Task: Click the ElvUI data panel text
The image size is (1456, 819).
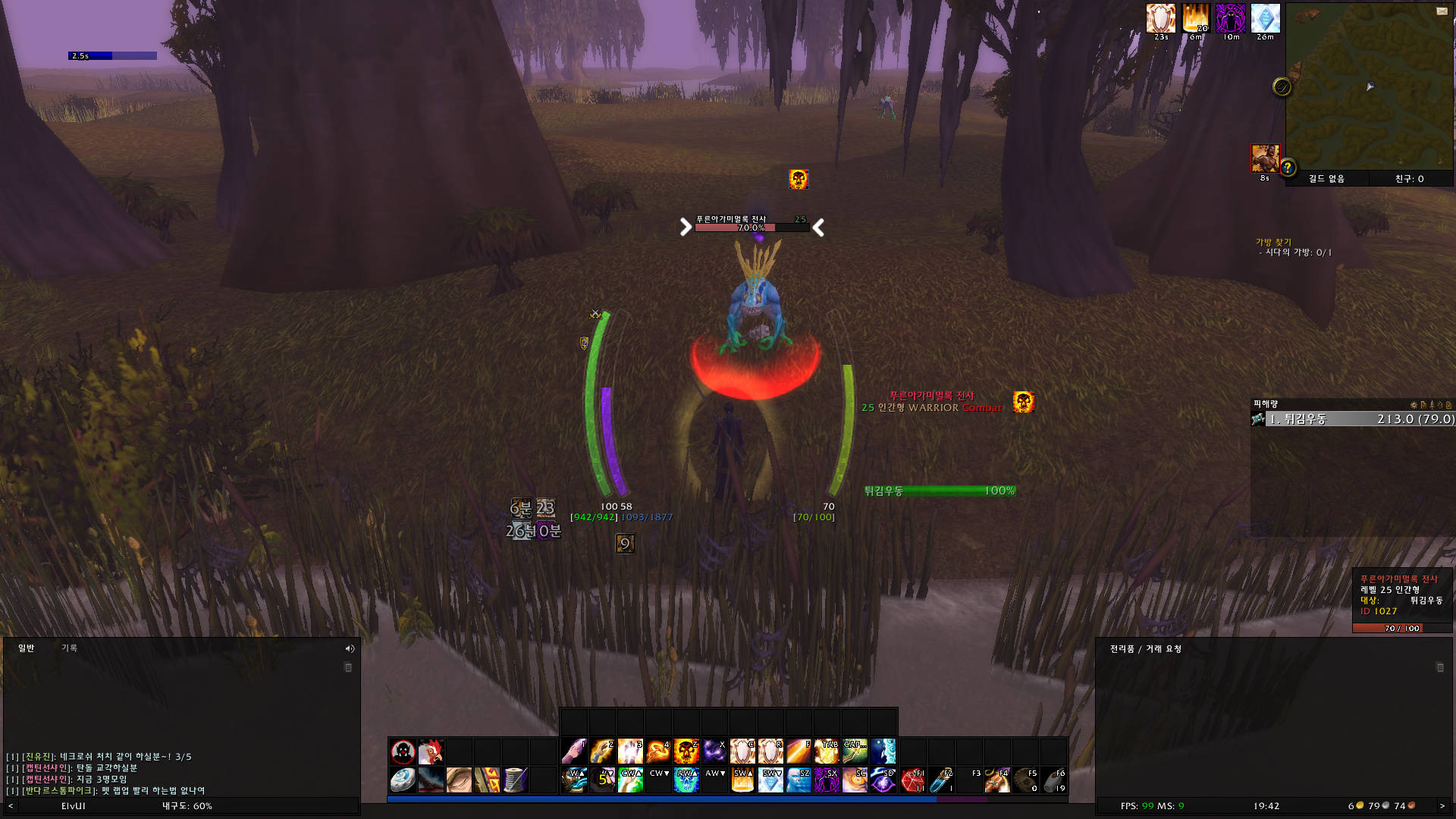Action: point(74,806)
